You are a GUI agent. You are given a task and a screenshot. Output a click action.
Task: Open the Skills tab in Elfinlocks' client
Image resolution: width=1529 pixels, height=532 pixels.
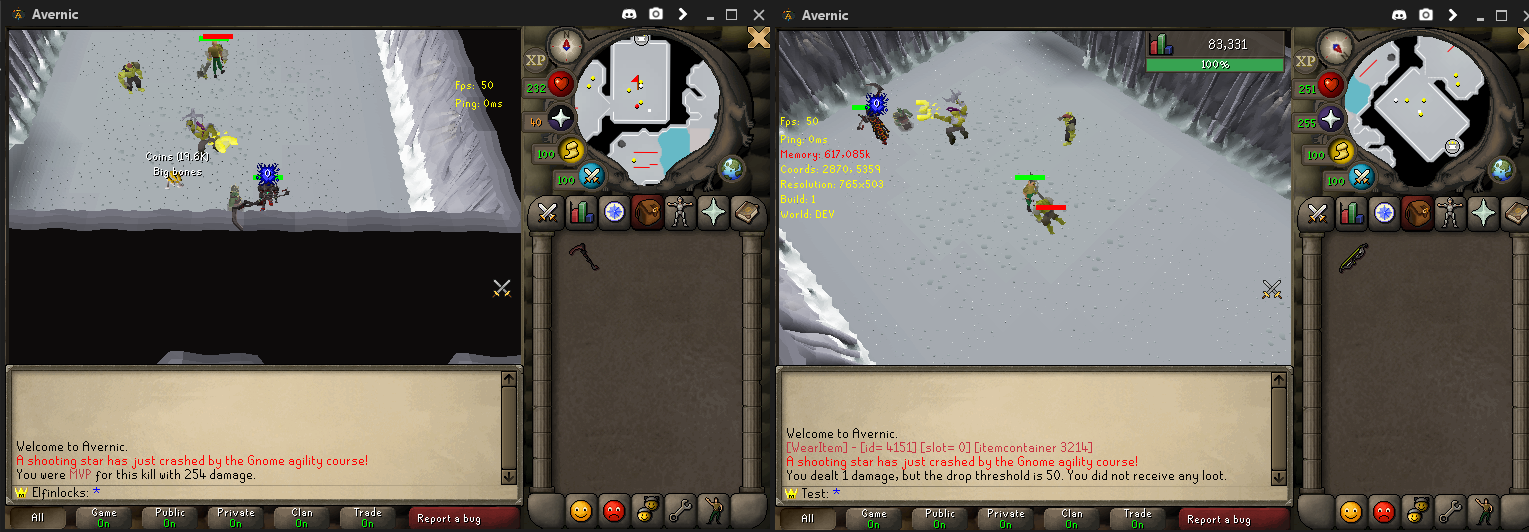(581, 212)
